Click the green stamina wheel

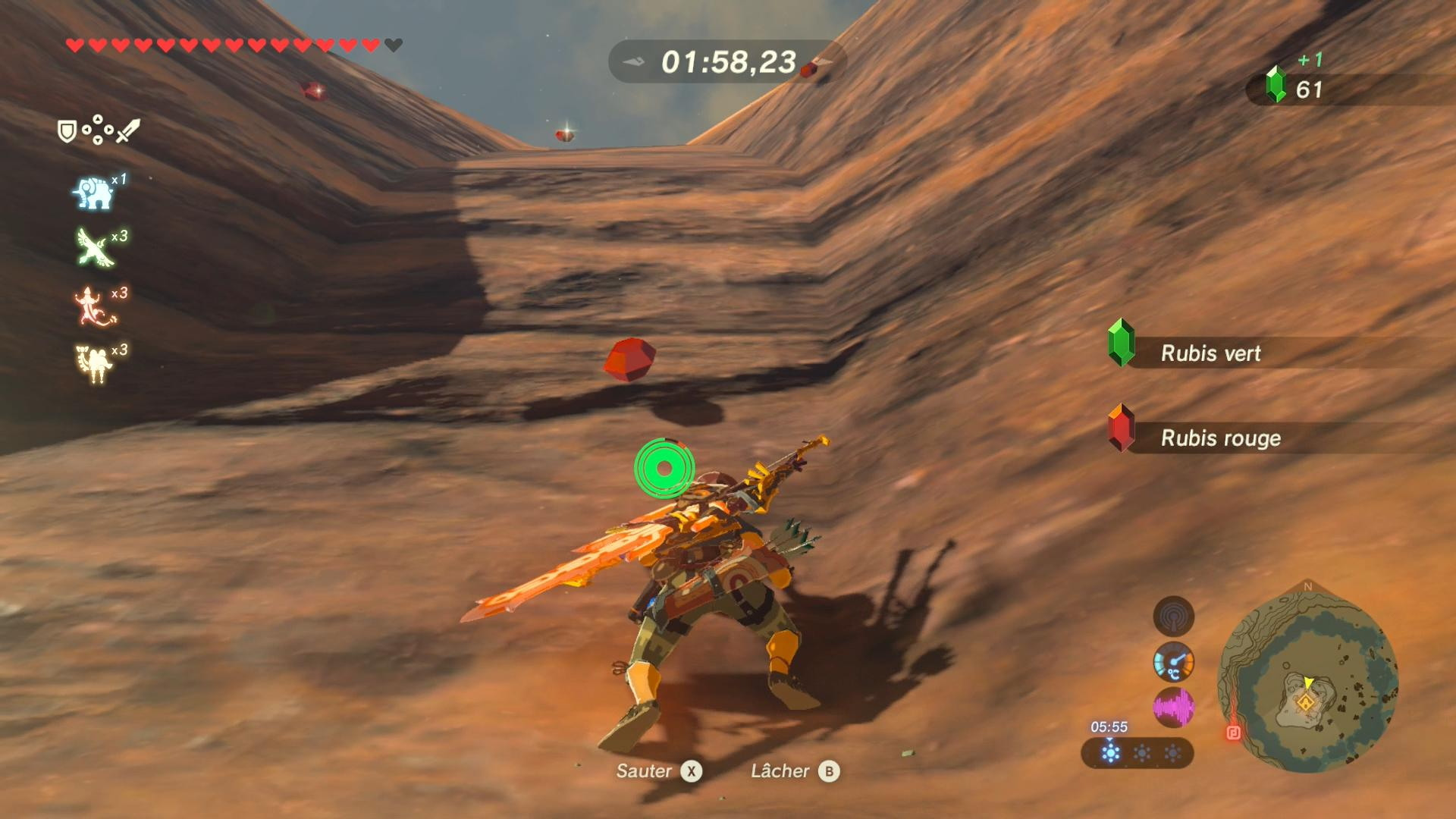coord(664,469)
